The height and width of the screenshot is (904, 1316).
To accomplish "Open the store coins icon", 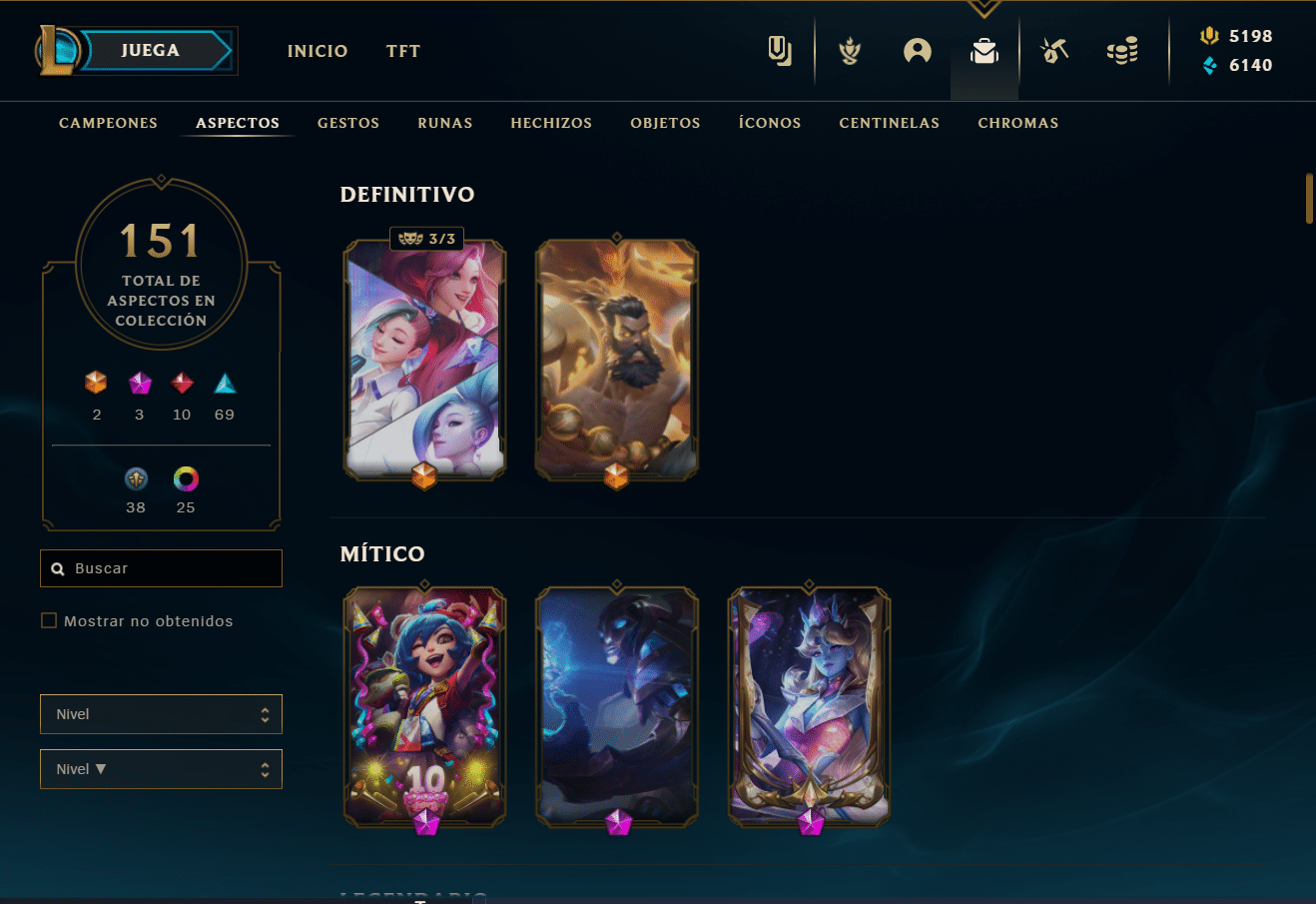I will pyautogui.click(x=1121, y=50).
